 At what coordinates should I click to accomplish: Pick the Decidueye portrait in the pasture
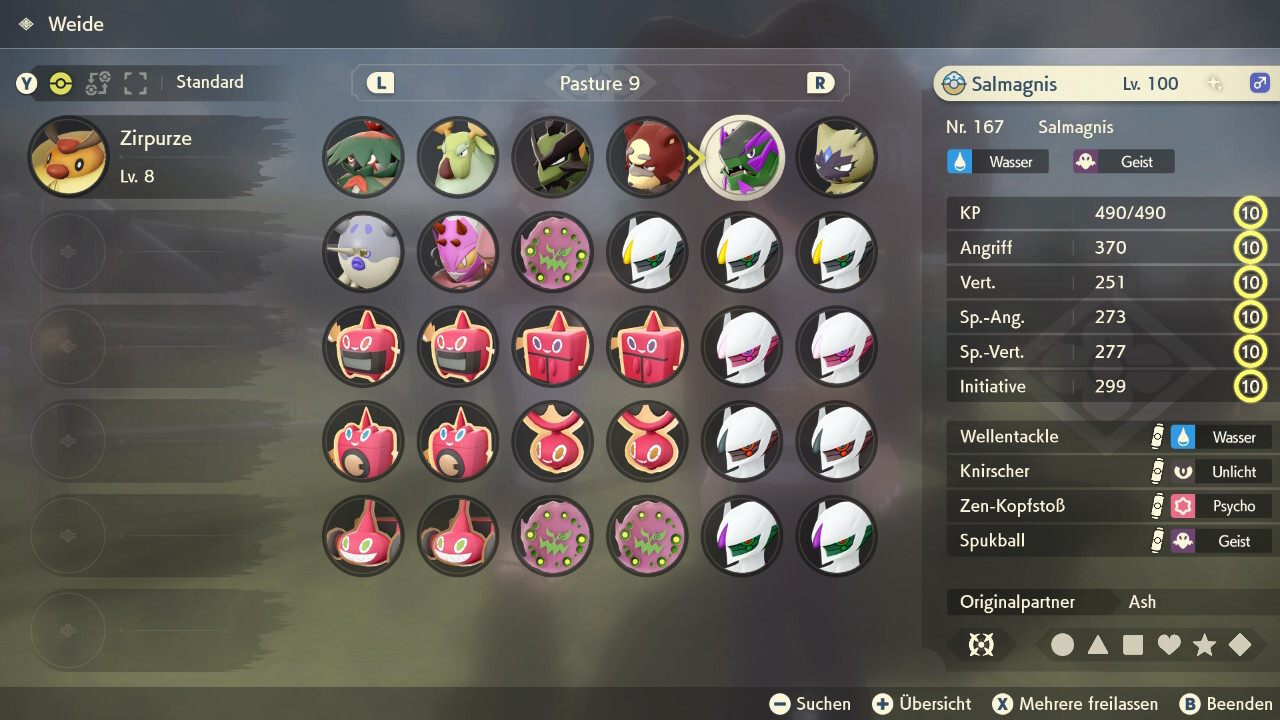363,158
